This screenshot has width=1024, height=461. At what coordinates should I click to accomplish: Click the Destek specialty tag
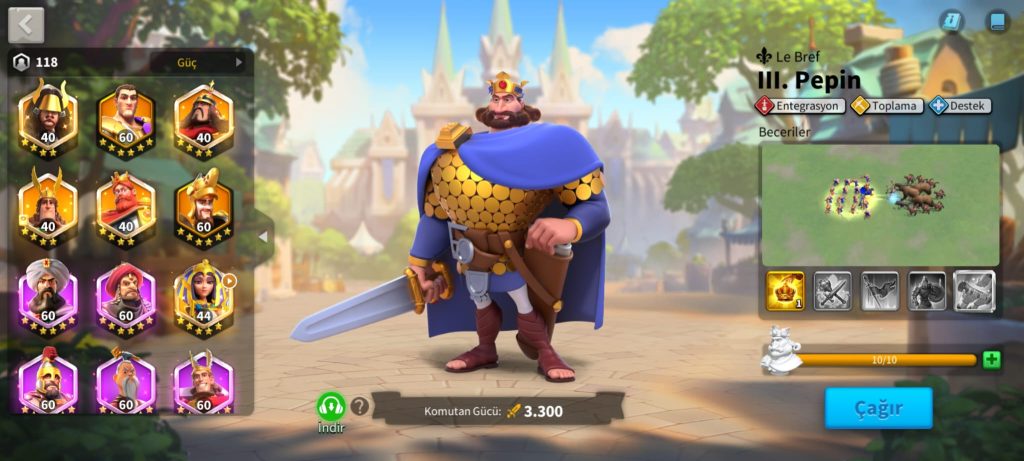[x=959, y=105]
